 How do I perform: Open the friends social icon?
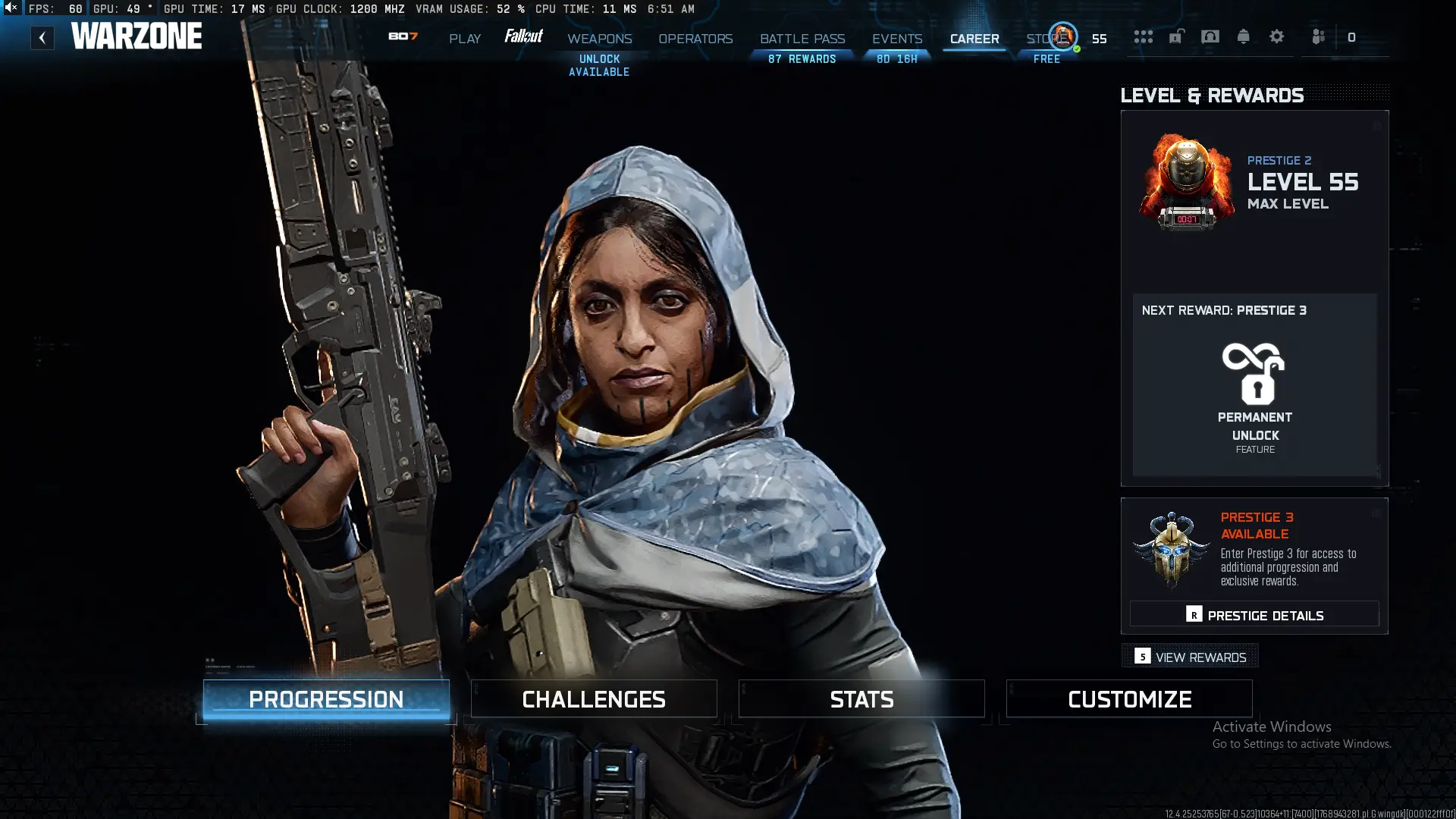(1319, 36)
